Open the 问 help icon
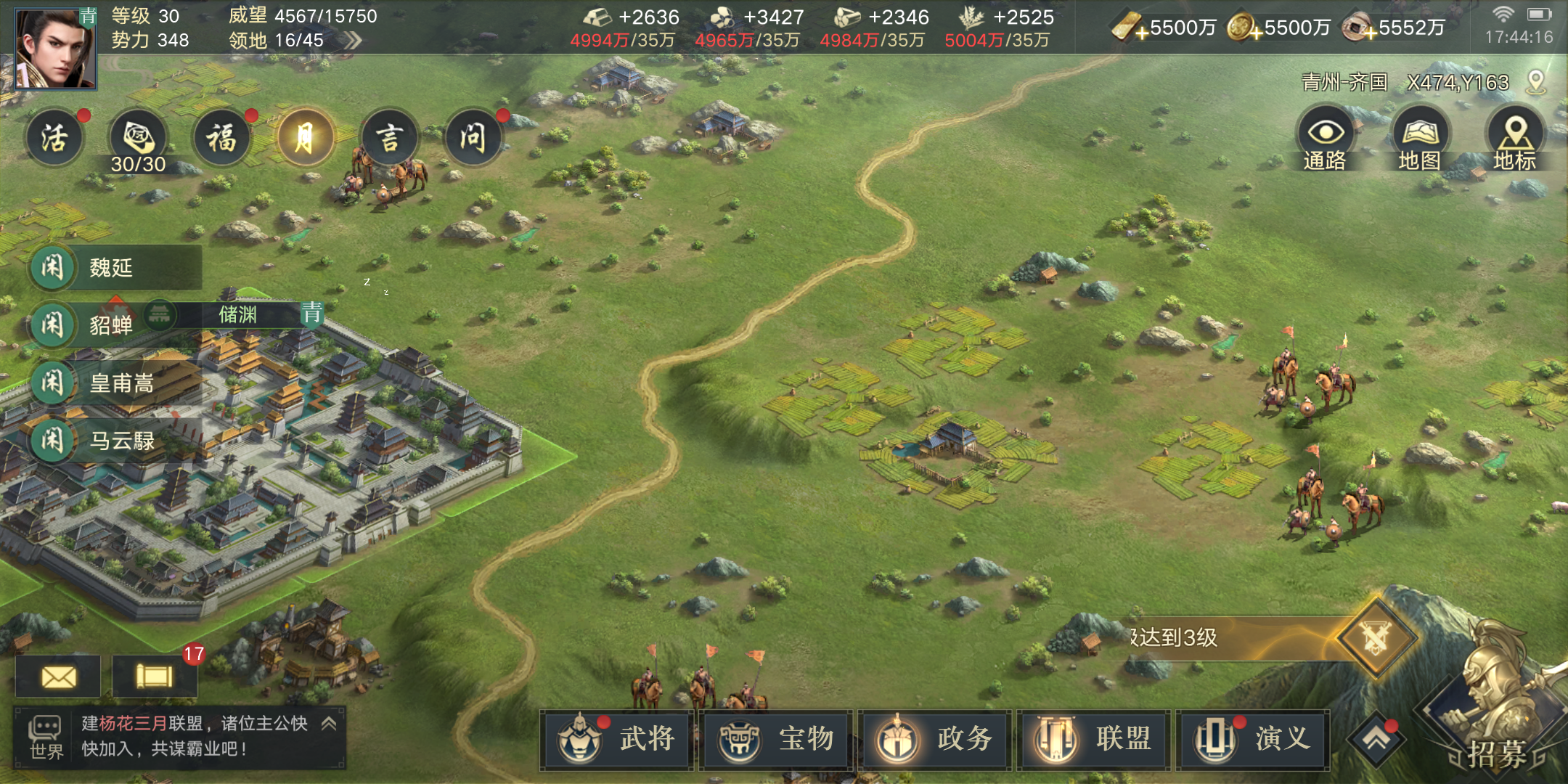Image resolution: width=1568 pixels, height=784 pixels. coord(473,138)
